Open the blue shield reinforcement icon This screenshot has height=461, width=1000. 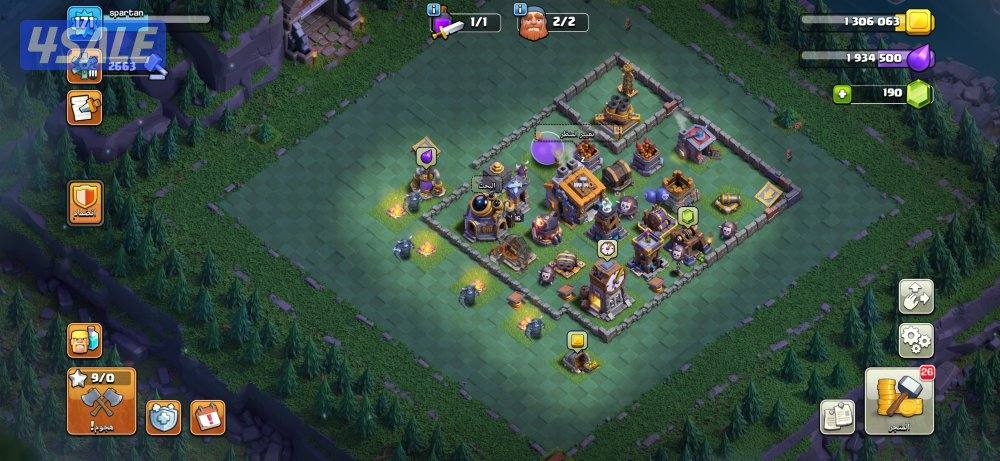(163, 417)
